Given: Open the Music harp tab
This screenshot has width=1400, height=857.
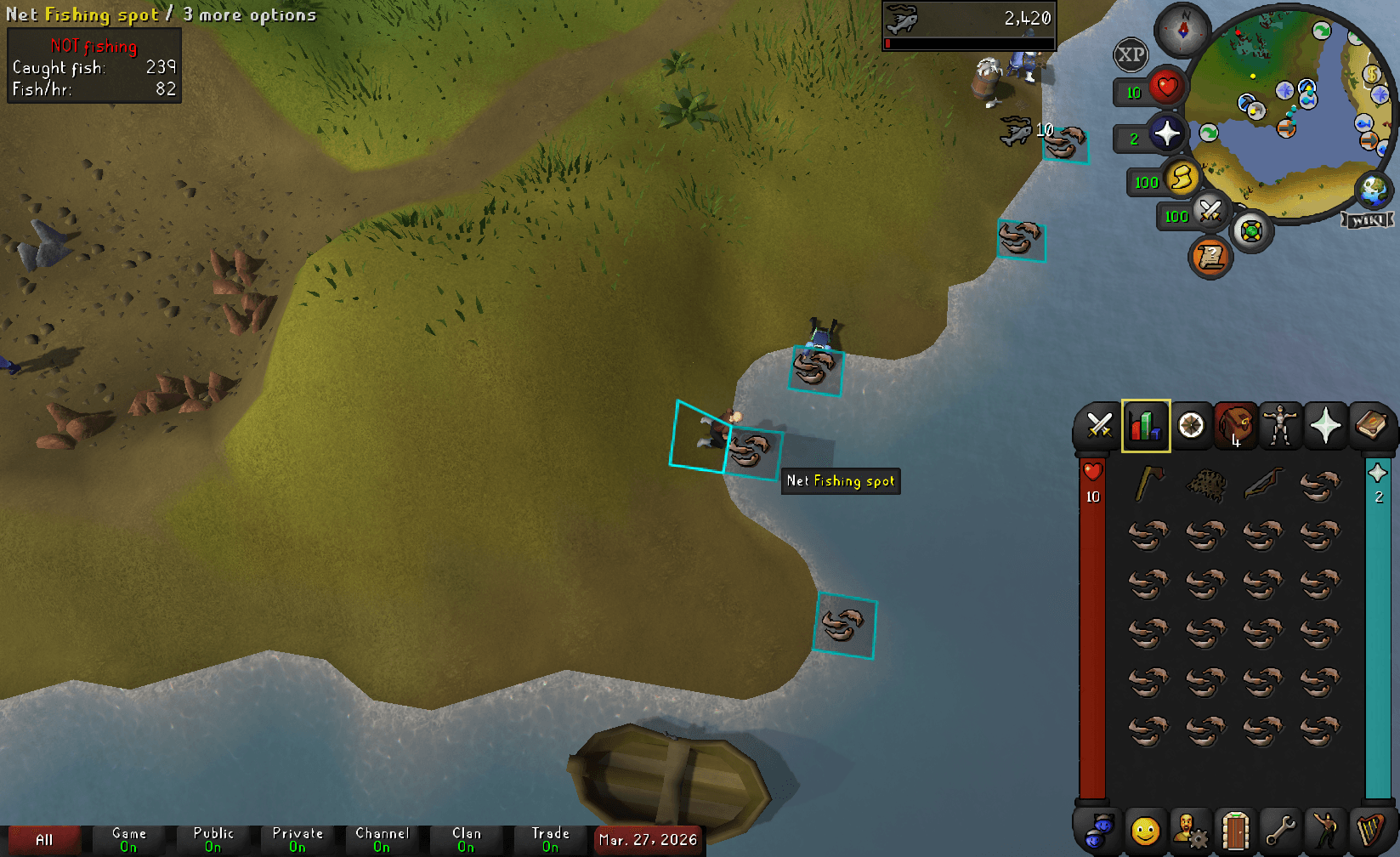Looking at the screenshot, I should pos(1371,829).
